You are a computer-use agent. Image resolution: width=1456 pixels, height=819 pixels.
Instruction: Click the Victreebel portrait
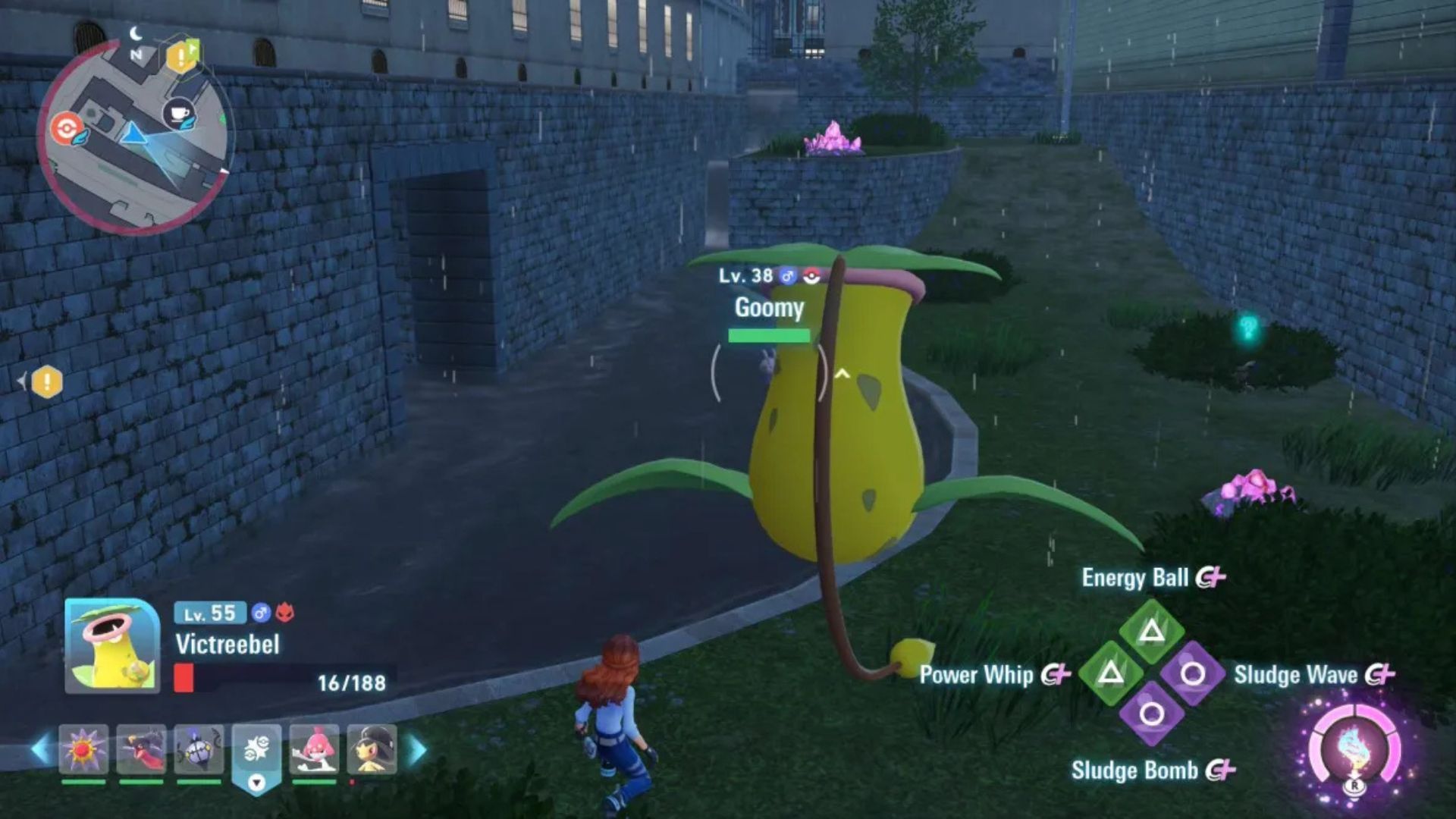click(x=112, y=645)
